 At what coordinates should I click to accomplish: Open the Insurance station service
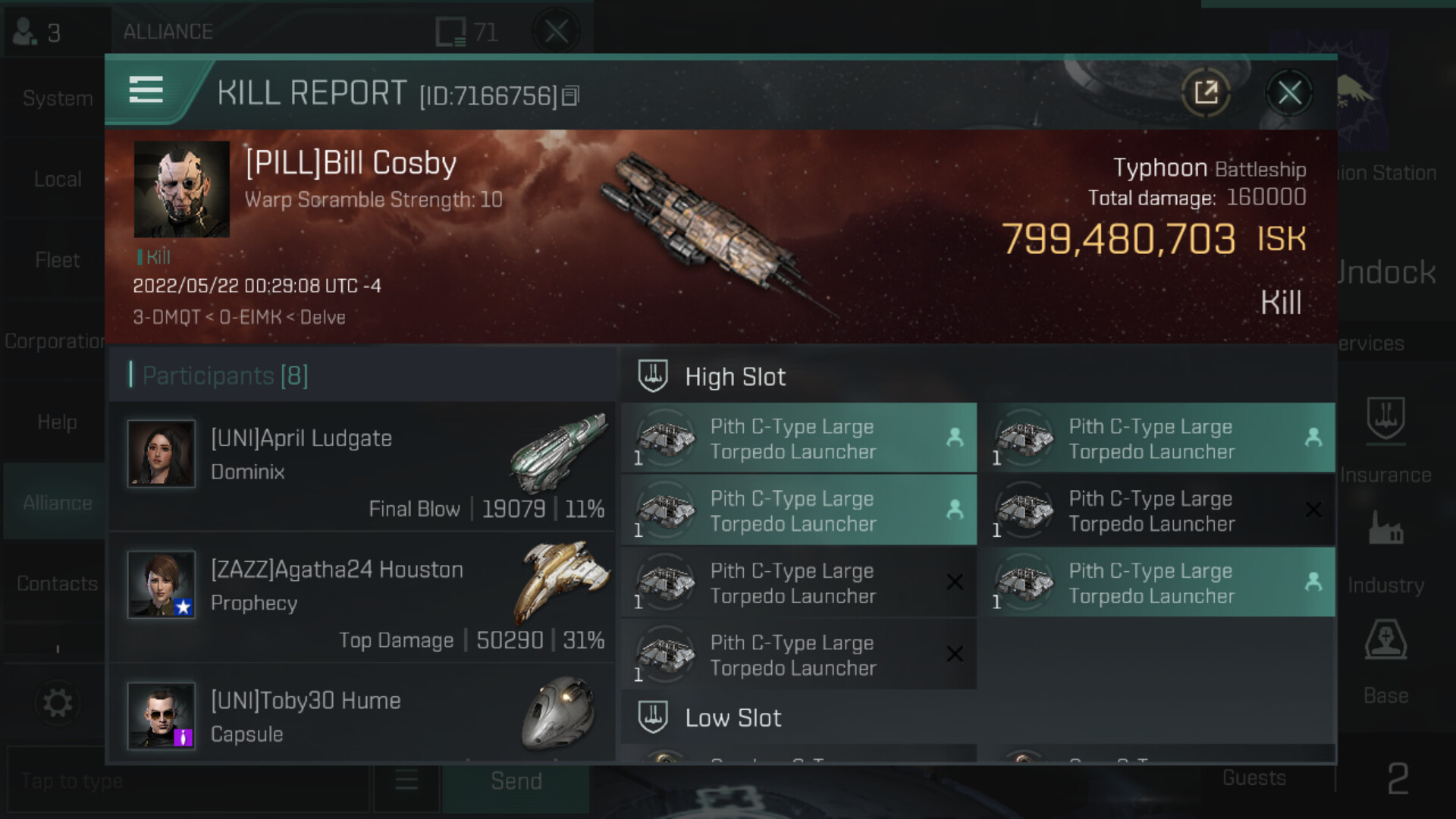tap(1385, 440)
